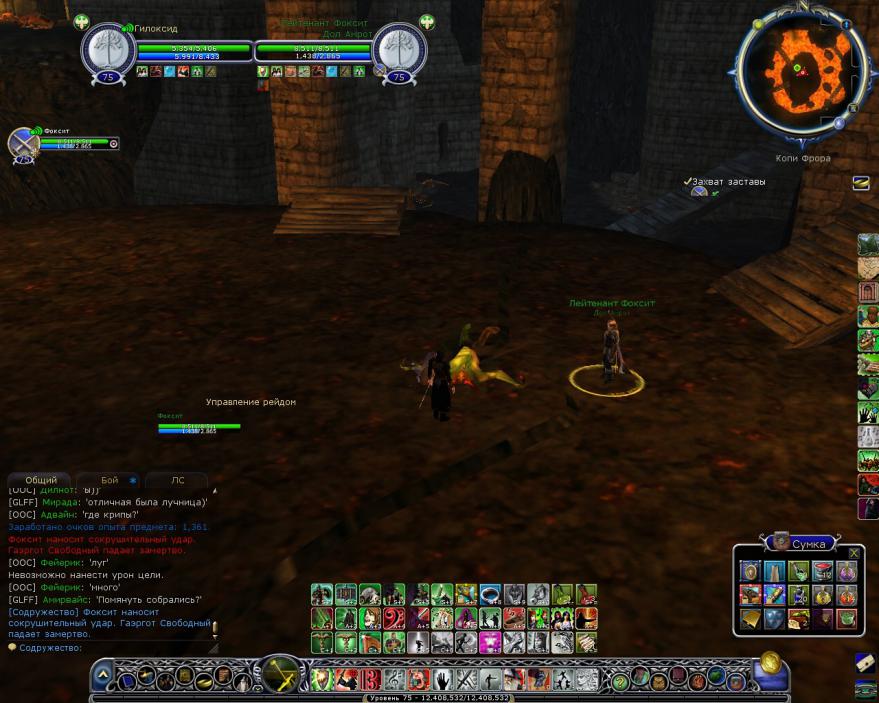Select the Фоксит fellowship member frame
879x703 pixels.
click(x=24, y=143)
